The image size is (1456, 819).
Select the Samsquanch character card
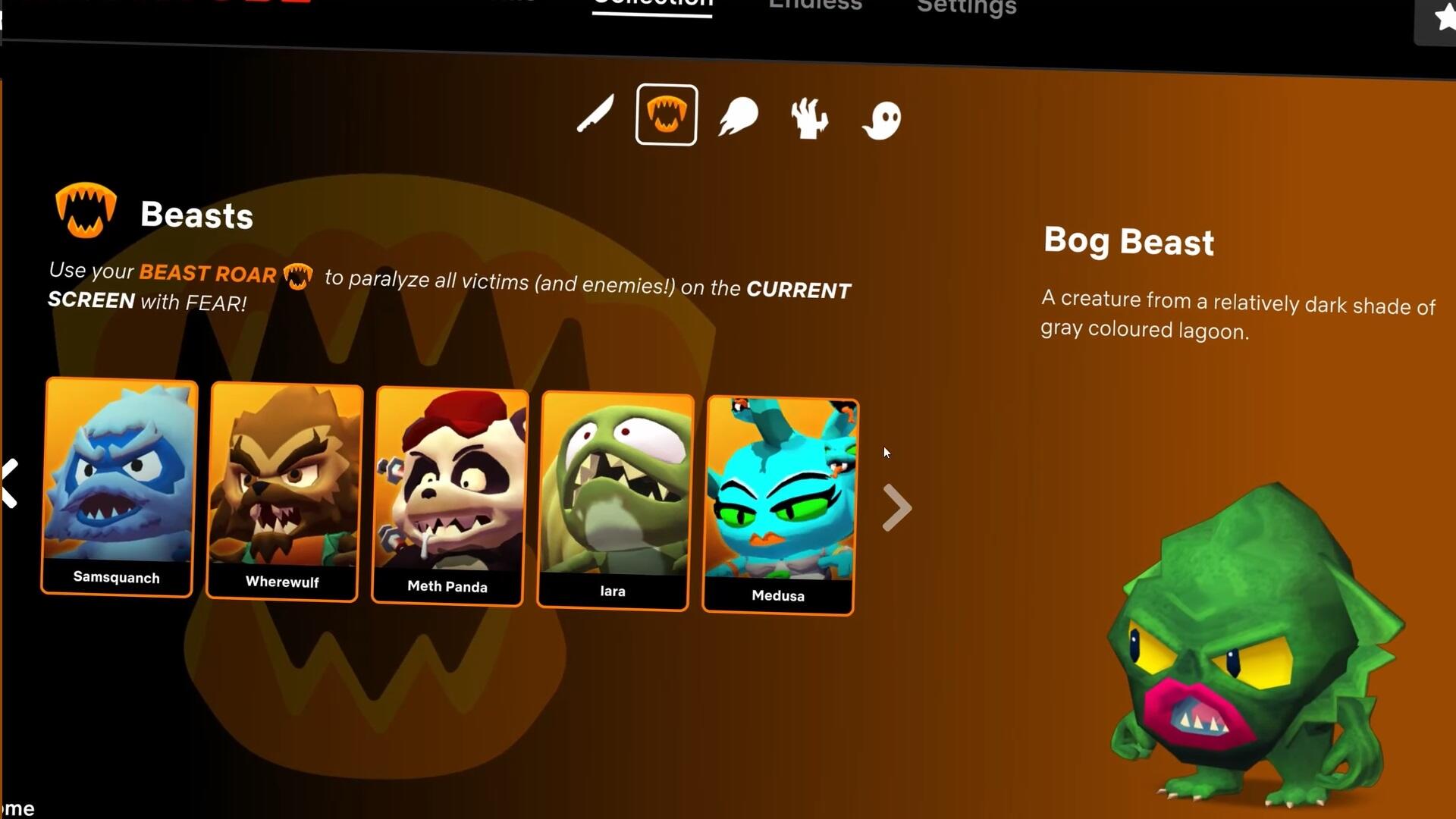coord(119,486)
